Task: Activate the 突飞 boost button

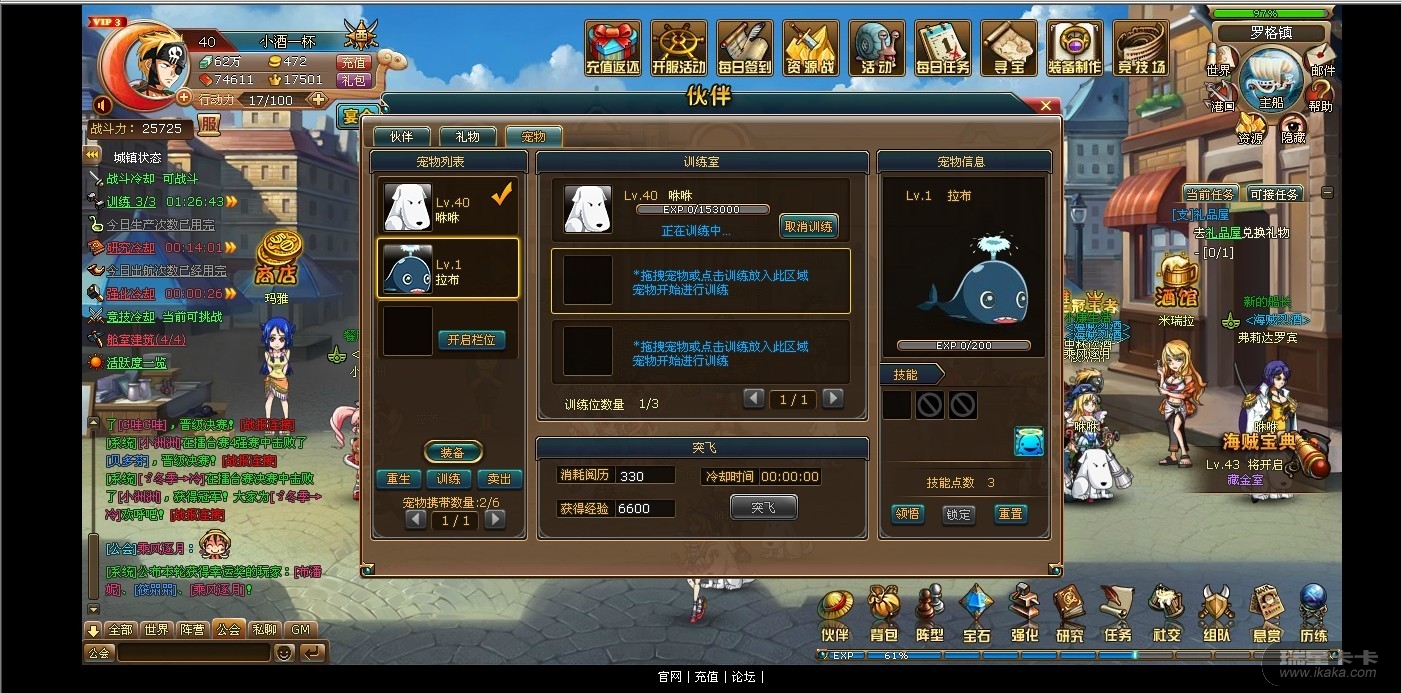Action: point(764,508)
